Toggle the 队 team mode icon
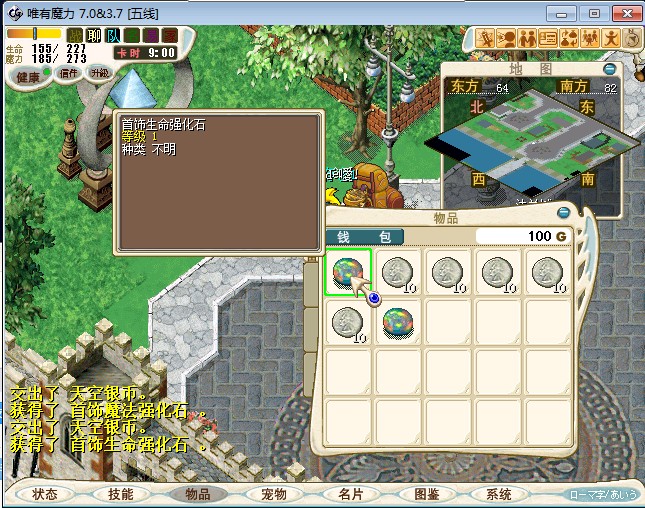This screenshot has width=645, height=508. pyautogui.click(x=113, y=36)
